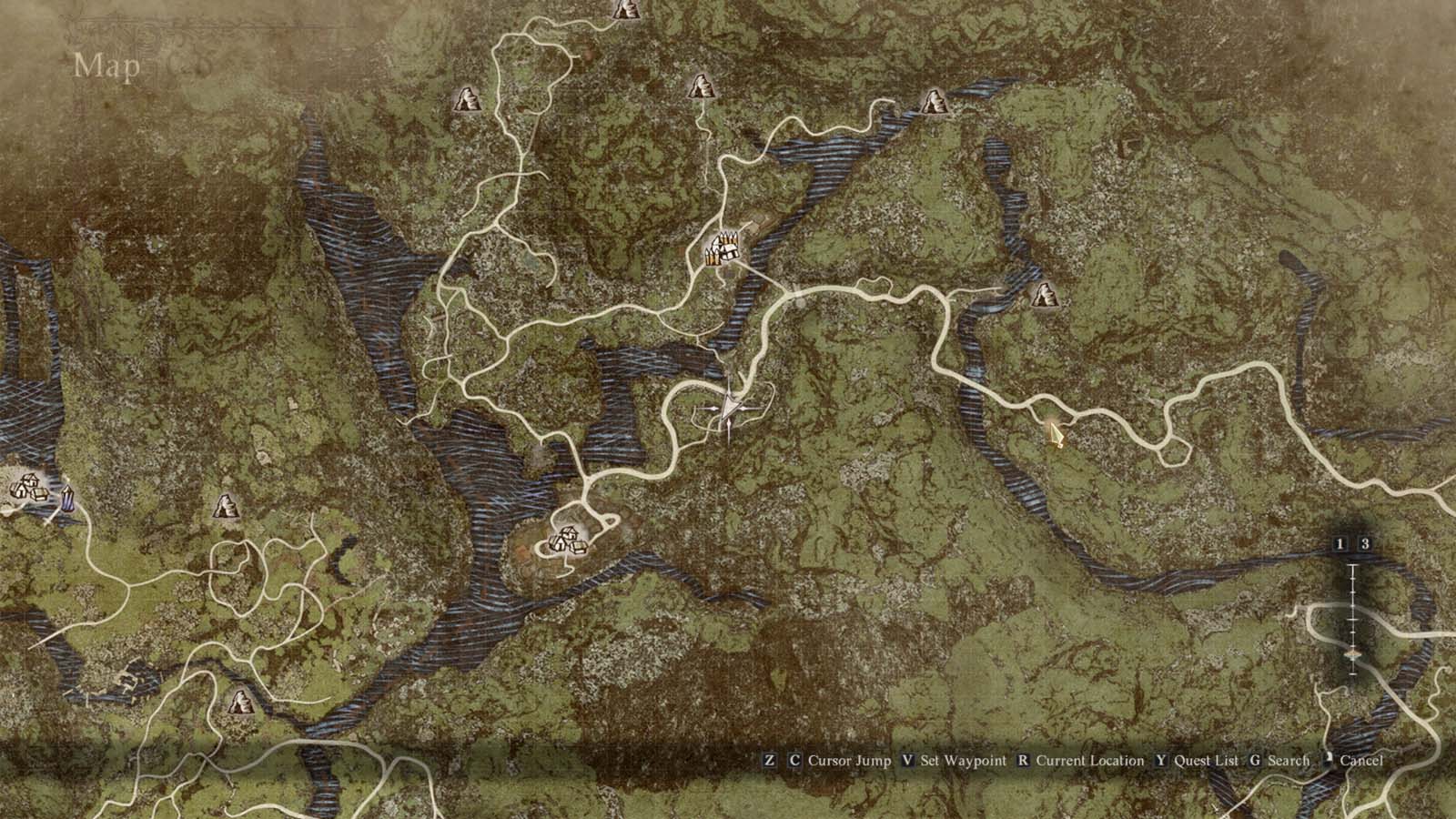Click the cave marker west of the village icon
This screenshot has height=819, width=1456.
click(224, 506)
